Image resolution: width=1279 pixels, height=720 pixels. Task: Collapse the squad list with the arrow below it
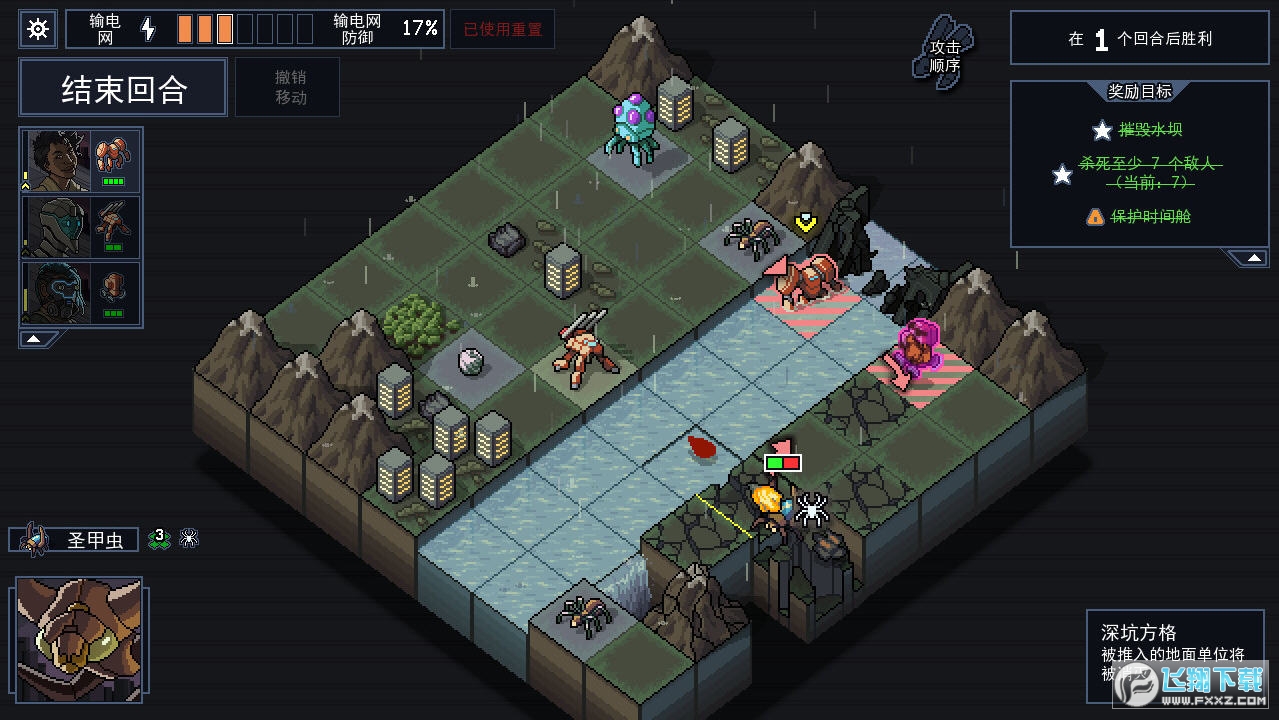coord(34,339)
